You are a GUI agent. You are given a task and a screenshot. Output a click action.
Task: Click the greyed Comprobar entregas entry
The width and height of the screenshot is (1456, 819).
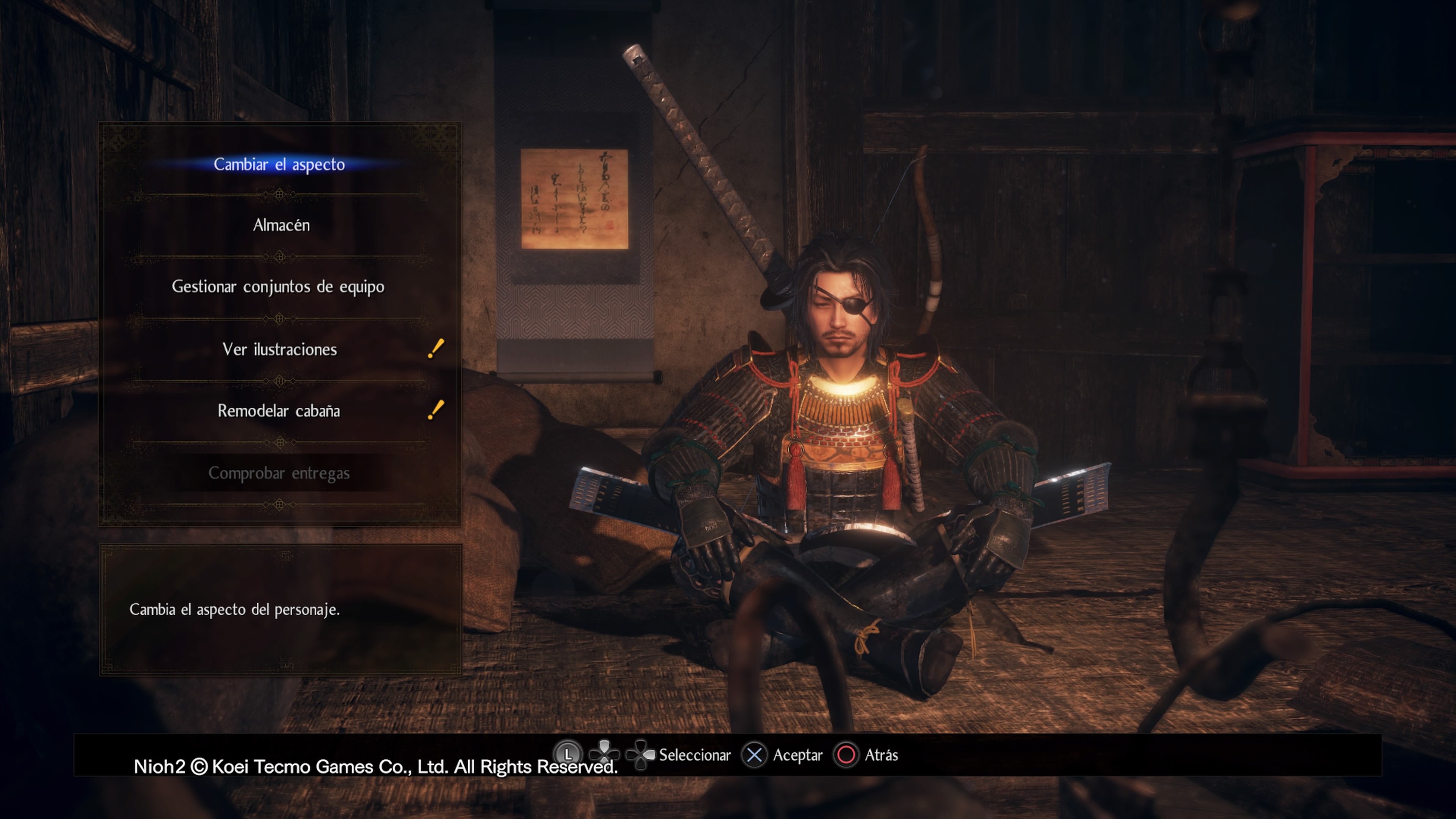pos(279,473)
